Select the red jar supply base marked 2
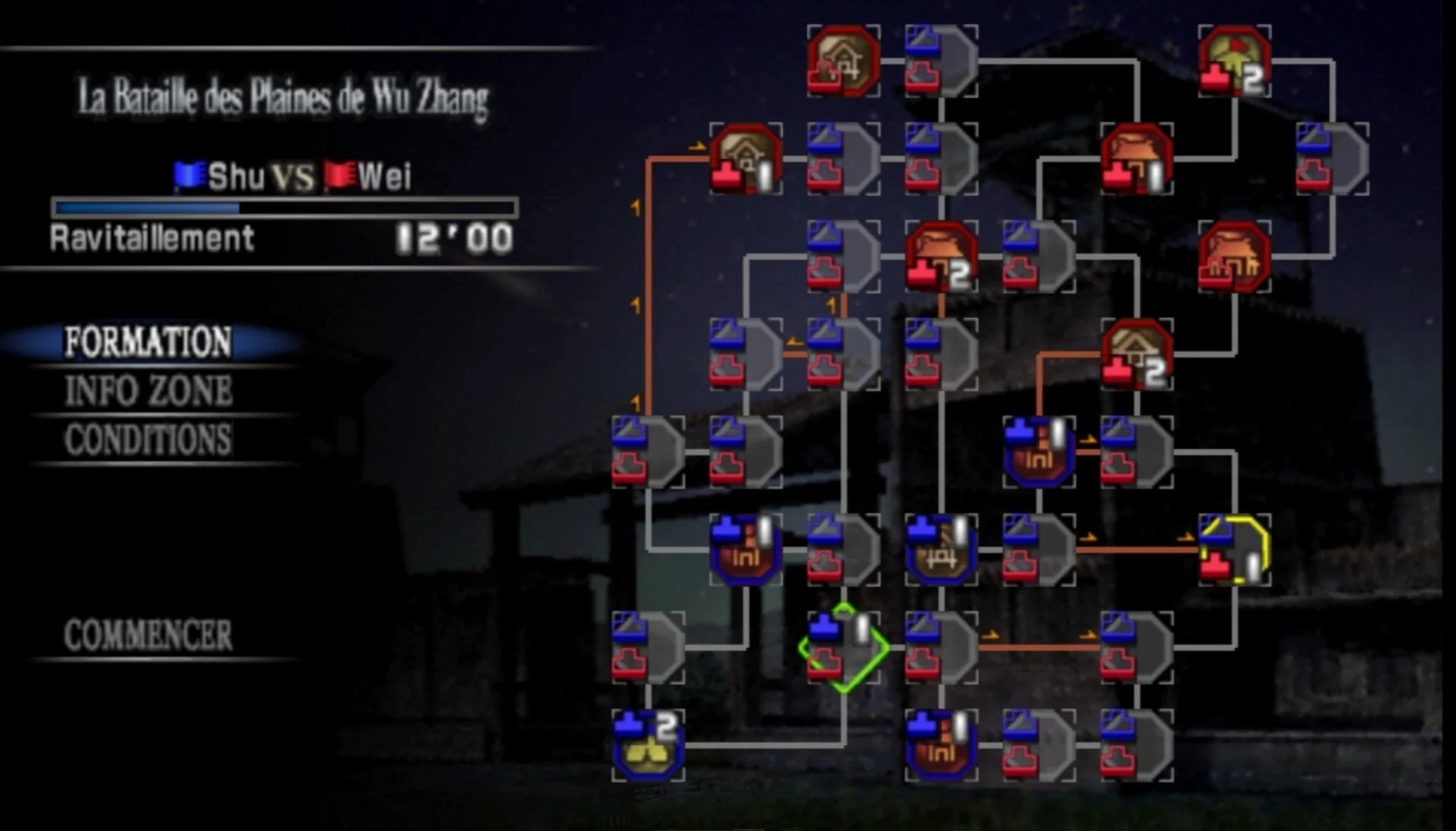 (940, 258)
